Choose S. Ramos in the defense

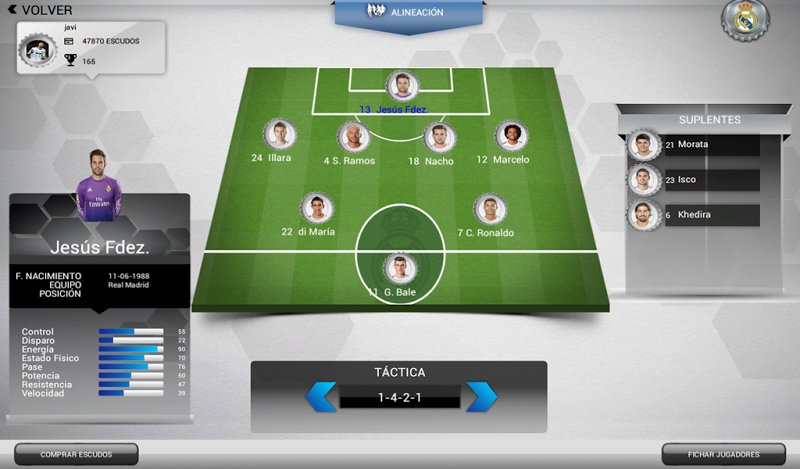tap(352, 137)
